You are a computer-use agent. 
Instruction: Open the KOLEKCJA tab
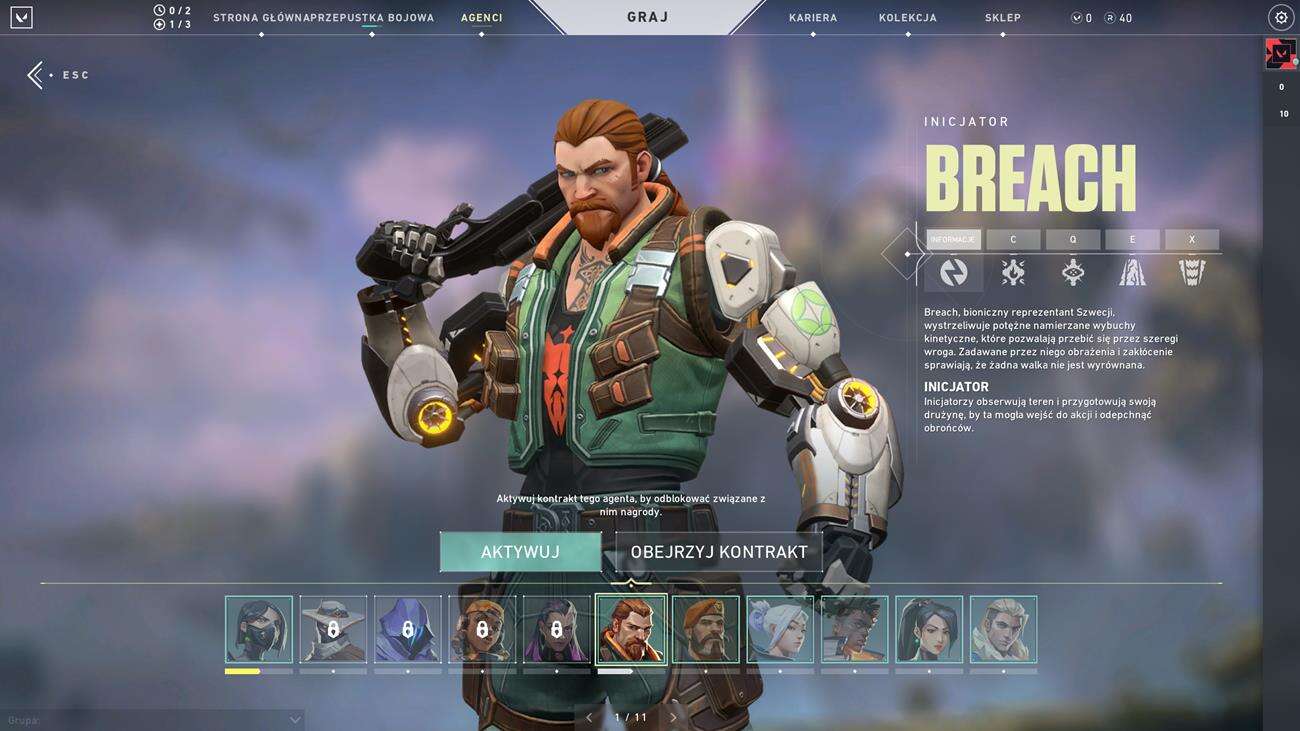click(907, 18)
